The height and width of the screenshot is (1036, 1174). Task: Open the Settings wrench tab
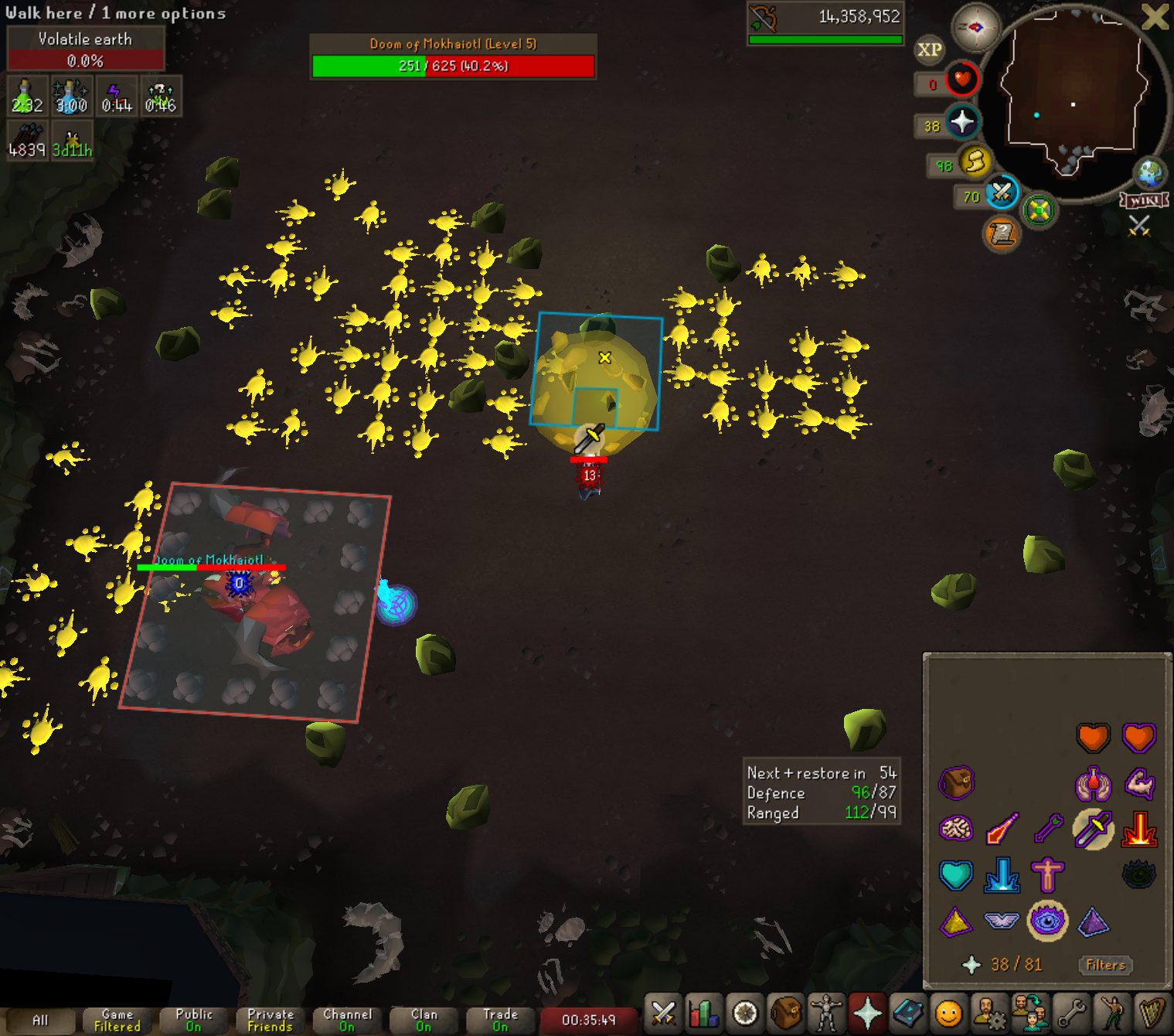(1071, 1013)
